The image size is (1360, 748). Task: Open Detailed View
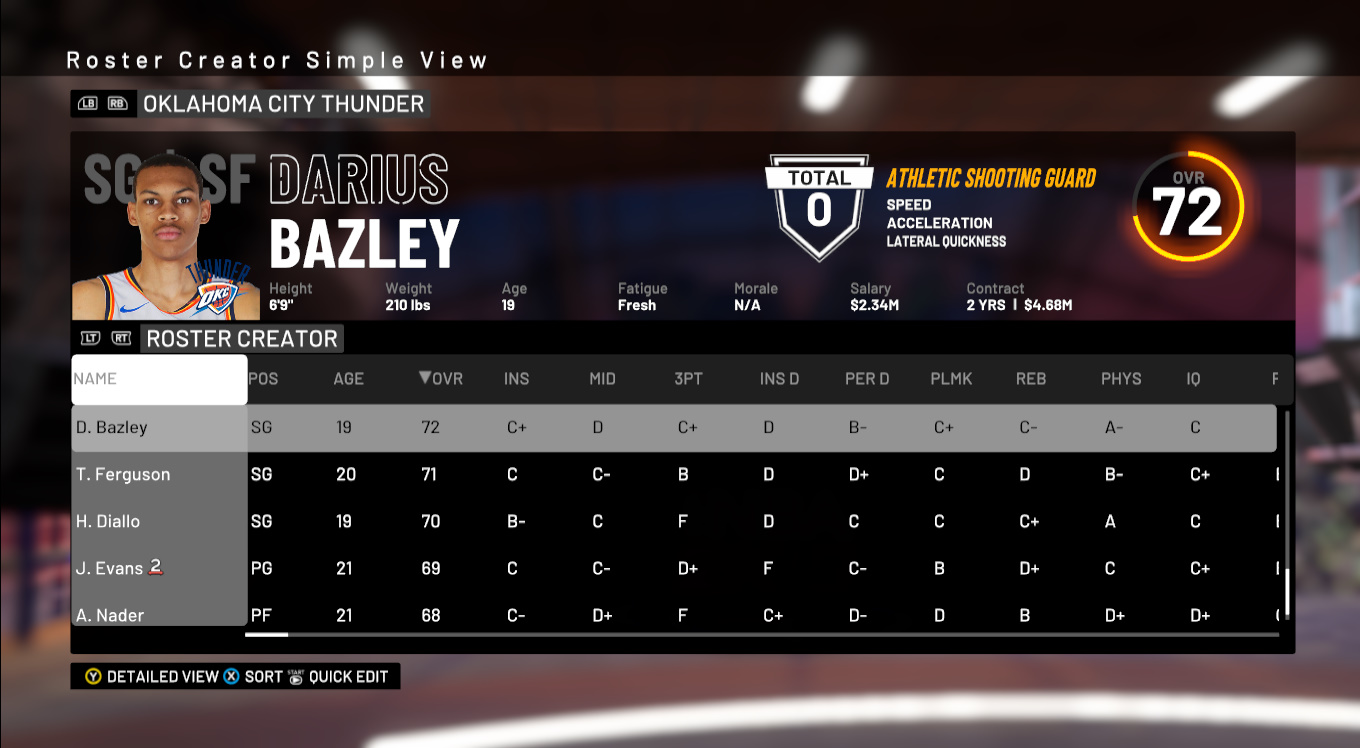[160, 676]
